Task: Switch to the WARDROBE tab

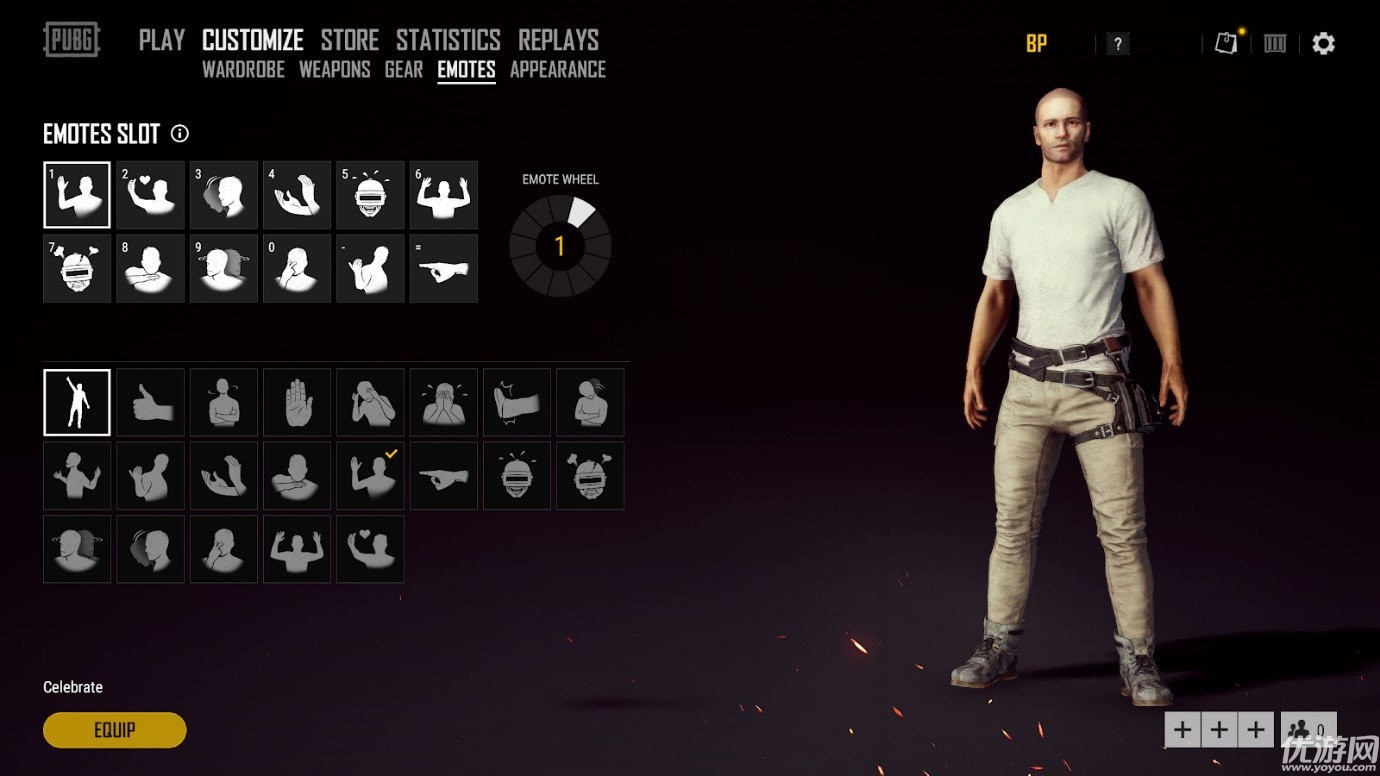Action: pos(243,70)
